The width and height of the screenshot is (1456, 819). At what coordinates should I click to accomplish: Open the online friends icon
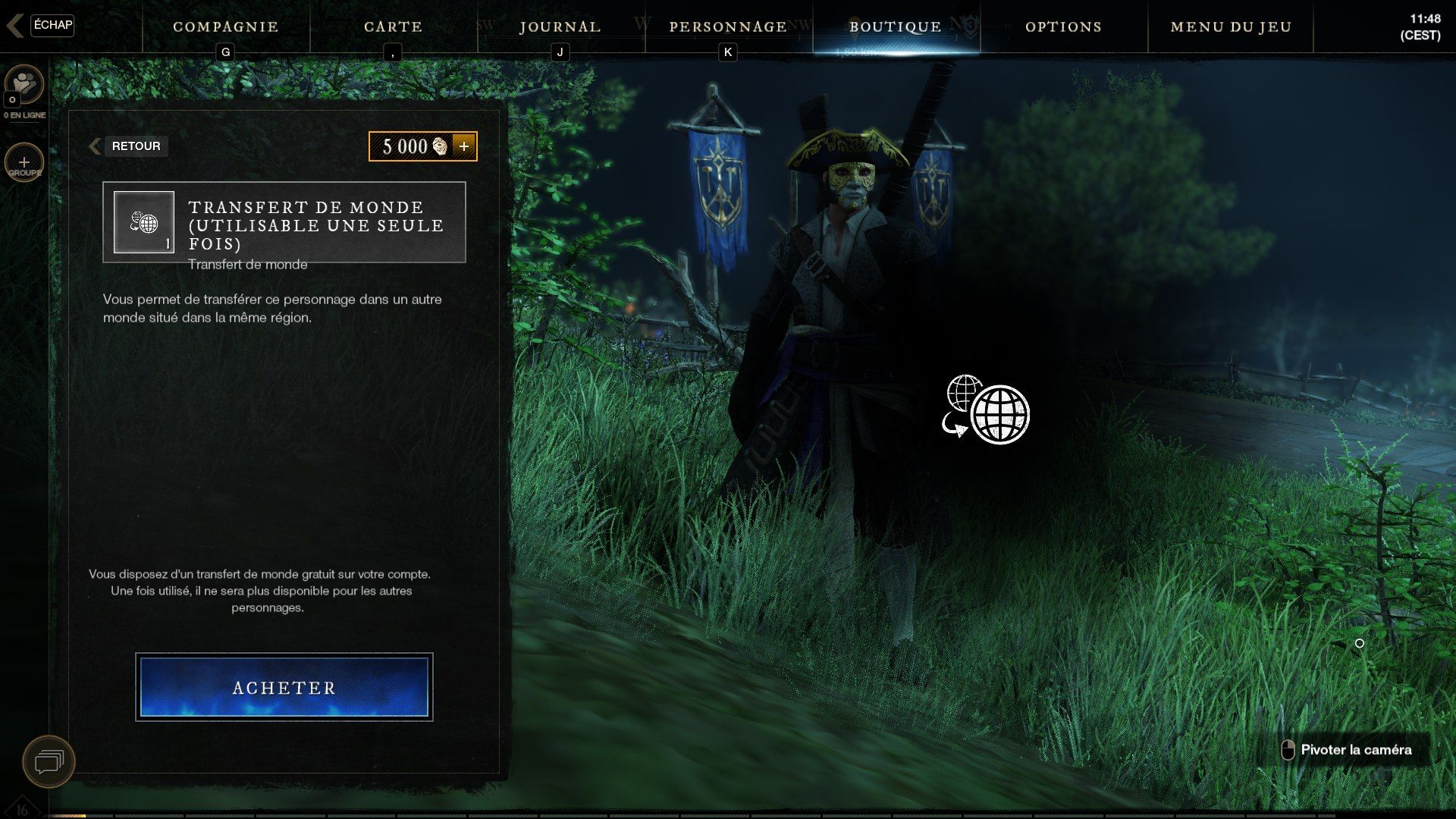[x=24, y=85]
